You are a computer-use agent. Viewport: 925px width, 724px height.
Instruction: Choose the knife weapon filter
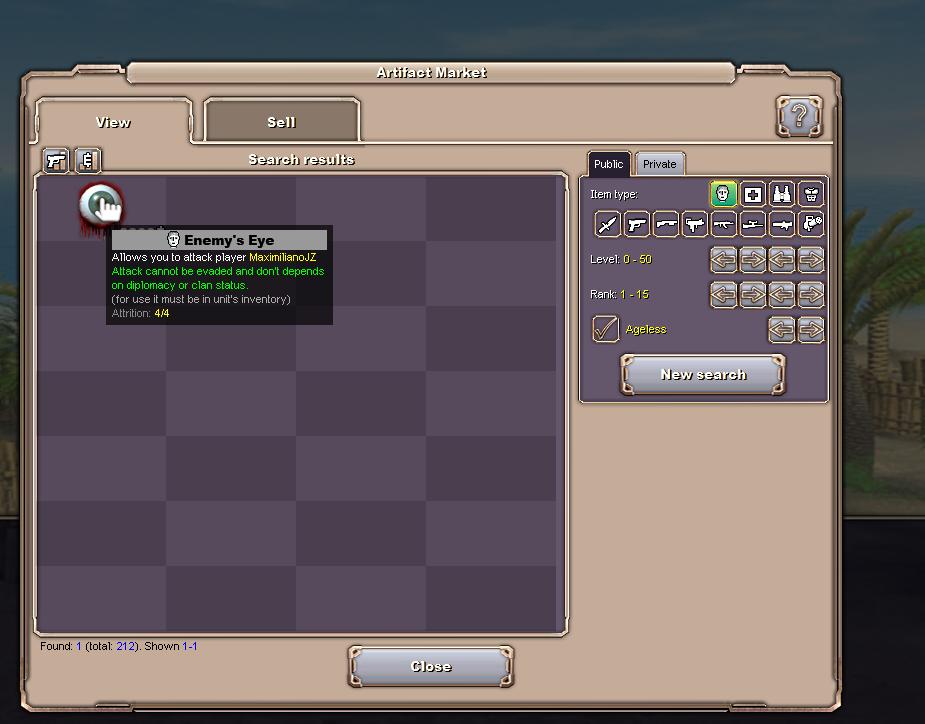tap(608, 225)
